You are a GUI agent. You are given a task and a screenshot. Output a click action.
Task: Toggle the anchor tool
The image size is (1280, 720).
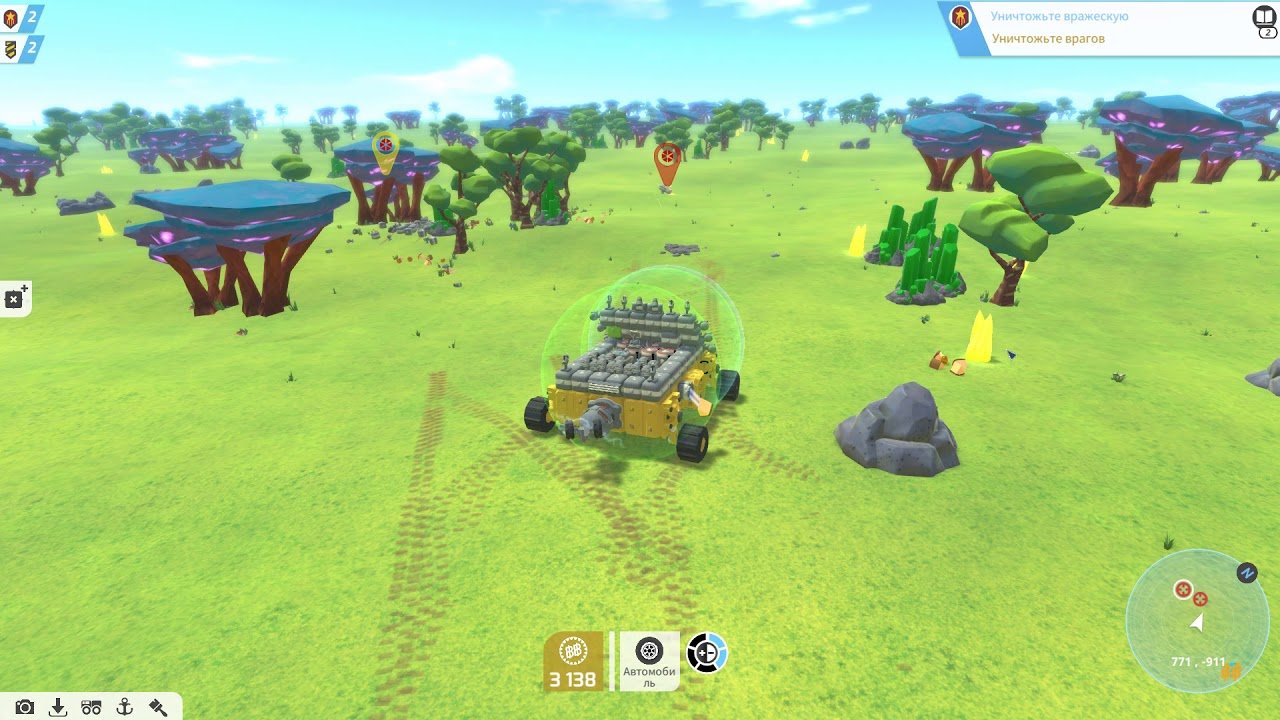click(125, 707)
